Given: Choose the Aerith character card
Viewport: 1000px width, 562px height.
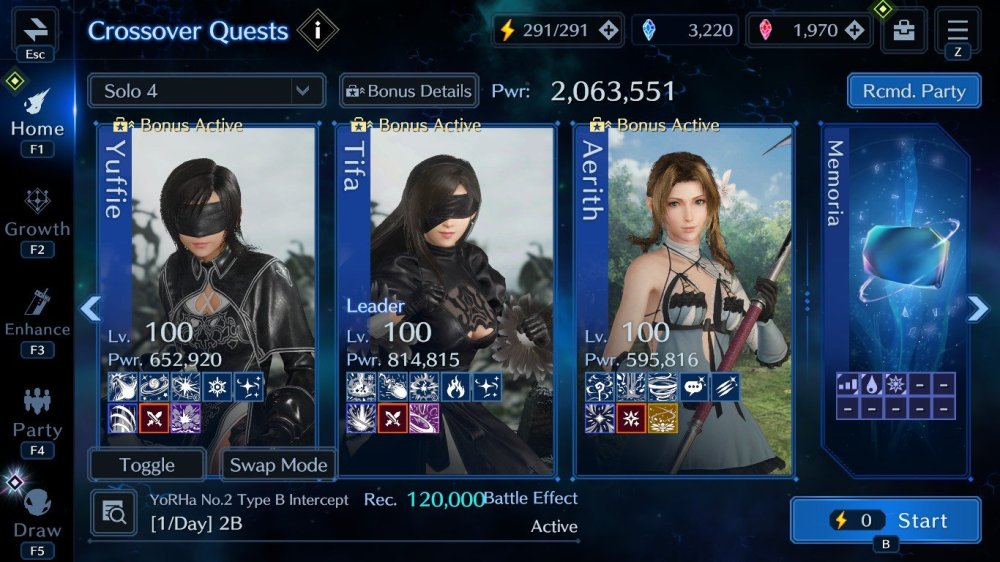Looking at the screenshot, I should point(685,290).
